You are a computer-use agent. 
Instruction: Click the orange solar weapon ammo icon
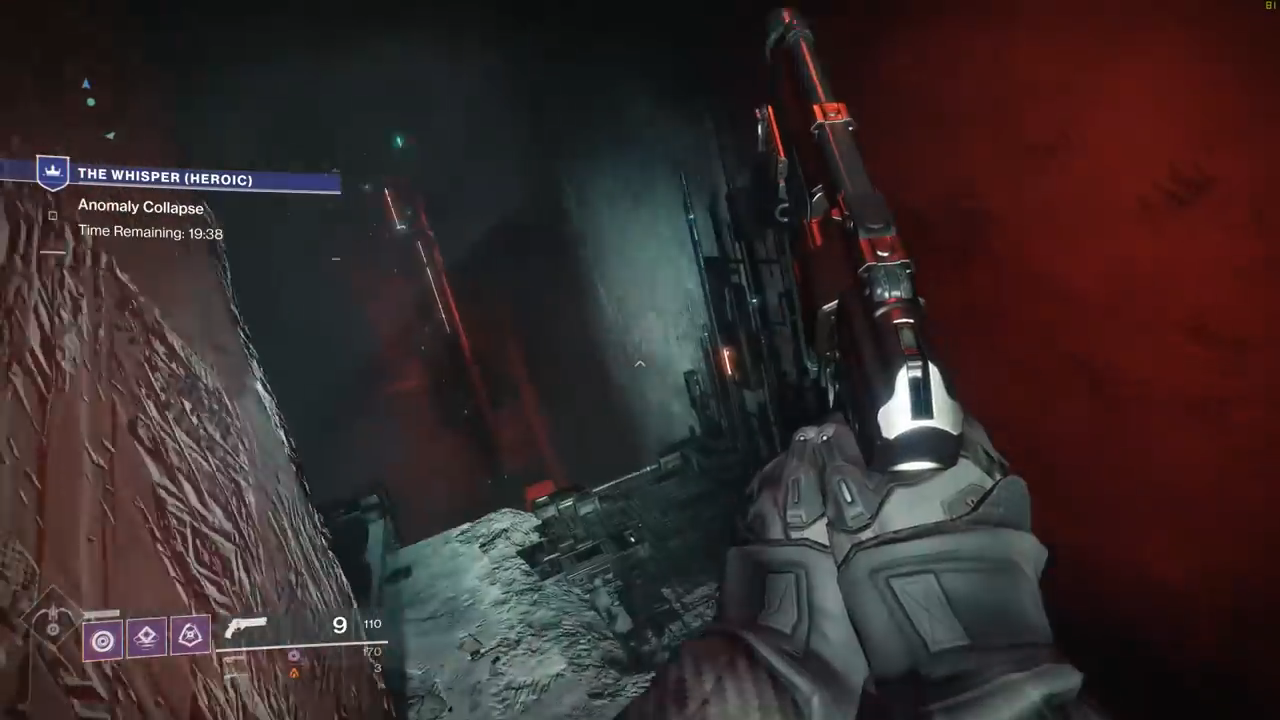click(294, 673)
